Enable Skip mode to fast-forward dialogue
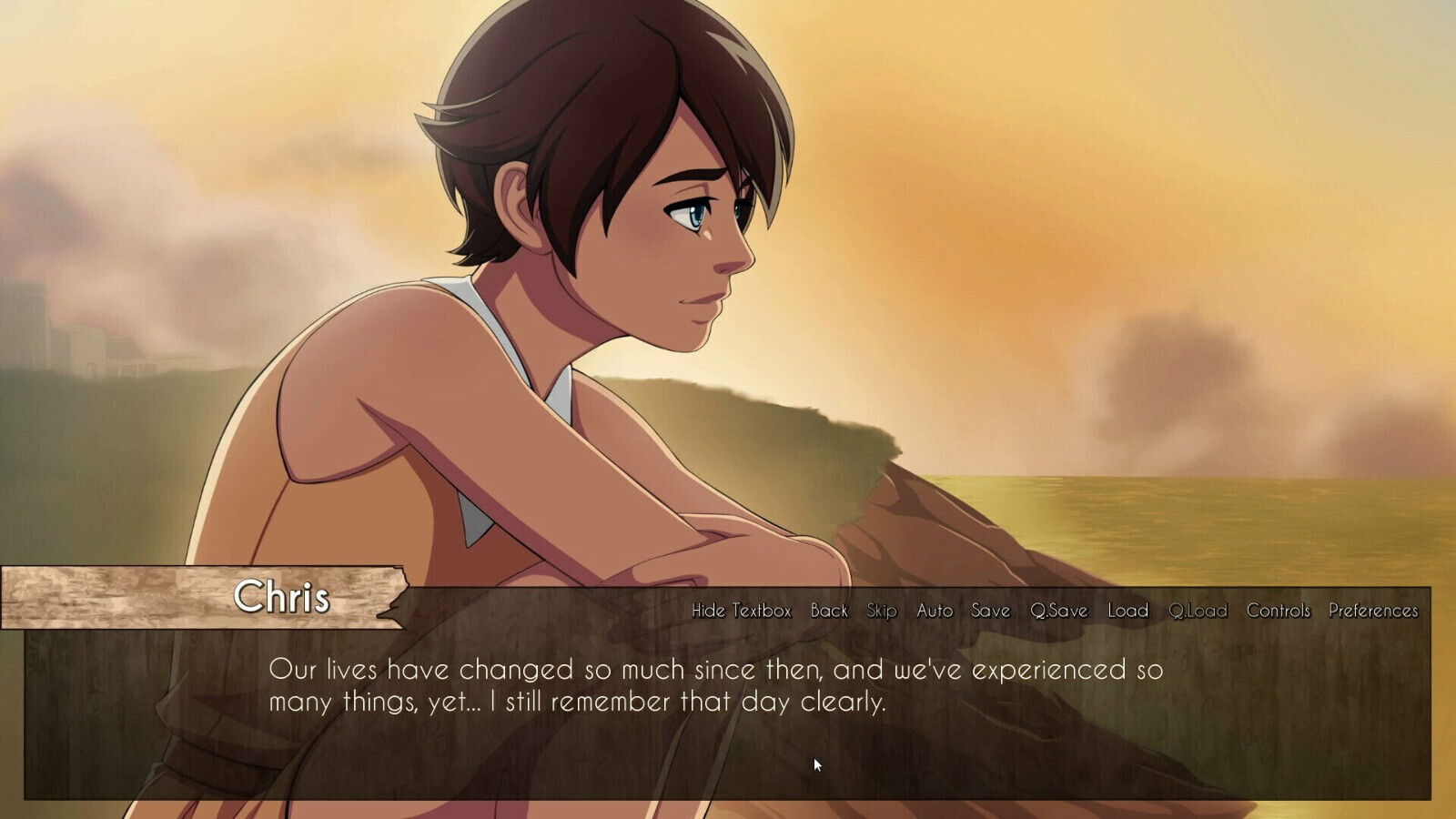 880,612
